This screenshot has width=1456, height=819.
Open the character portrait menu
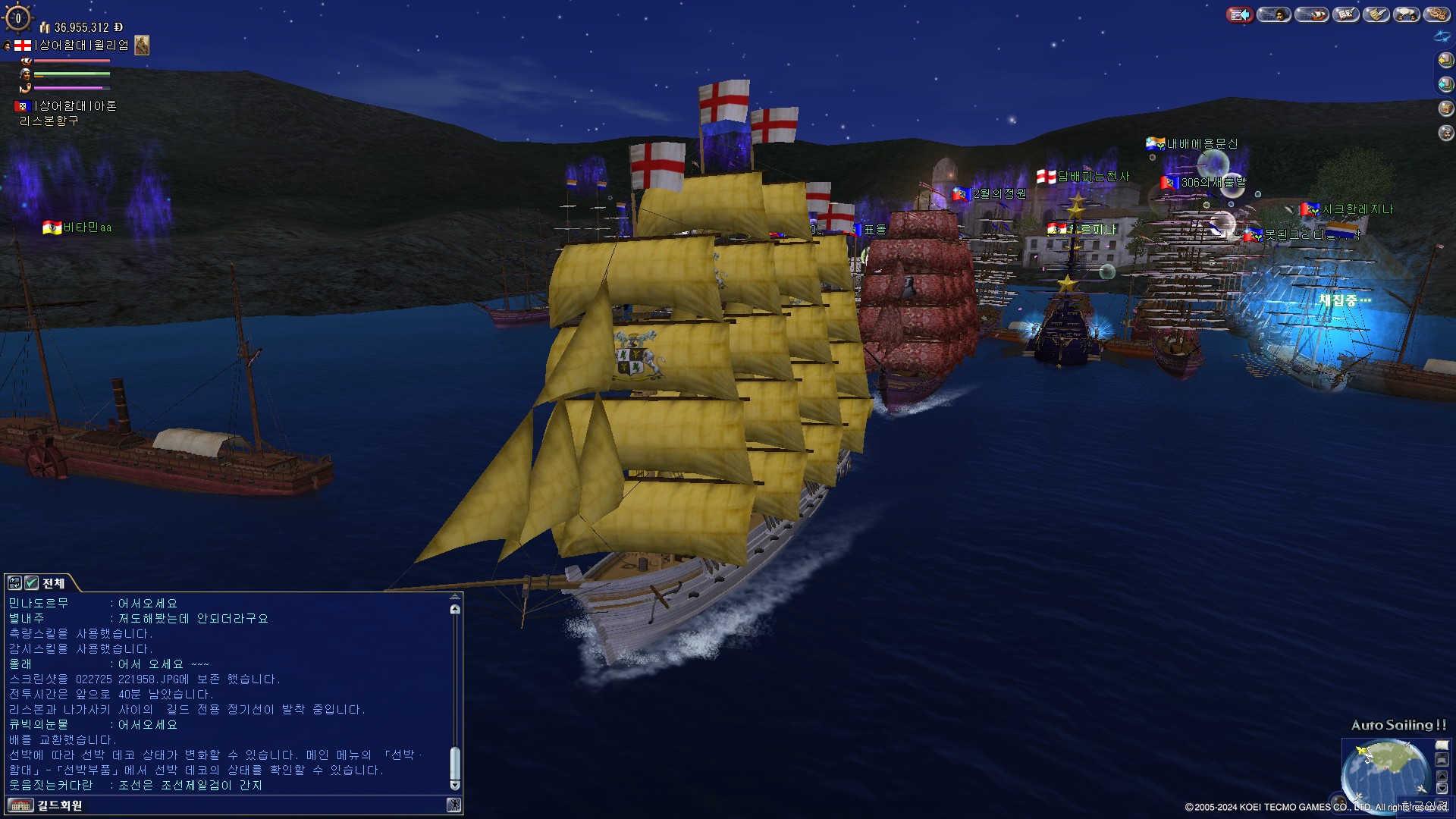(x=1274, y=14)
